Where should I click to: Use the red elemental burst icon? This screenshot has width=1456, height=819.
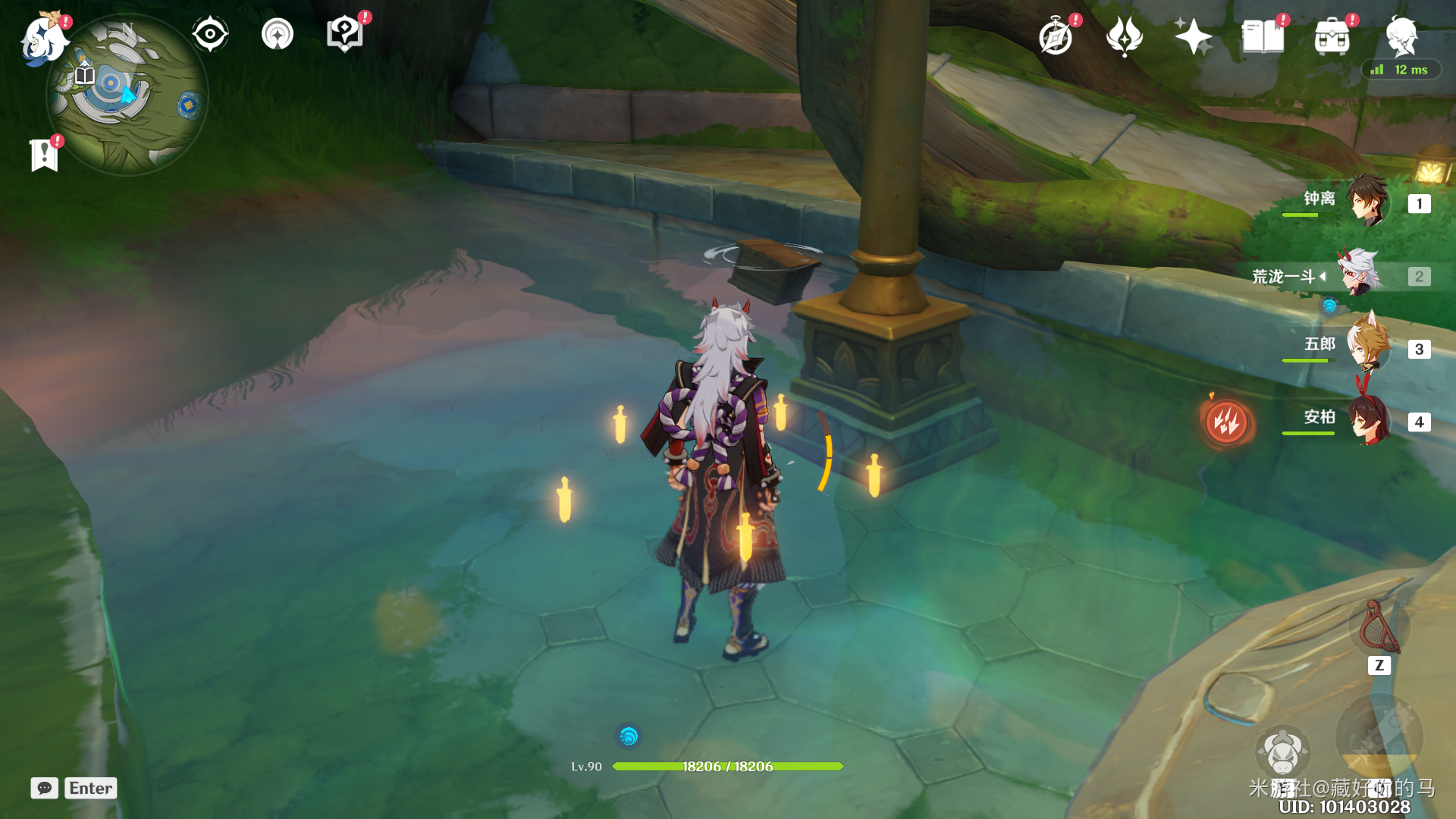[1226, 422]
